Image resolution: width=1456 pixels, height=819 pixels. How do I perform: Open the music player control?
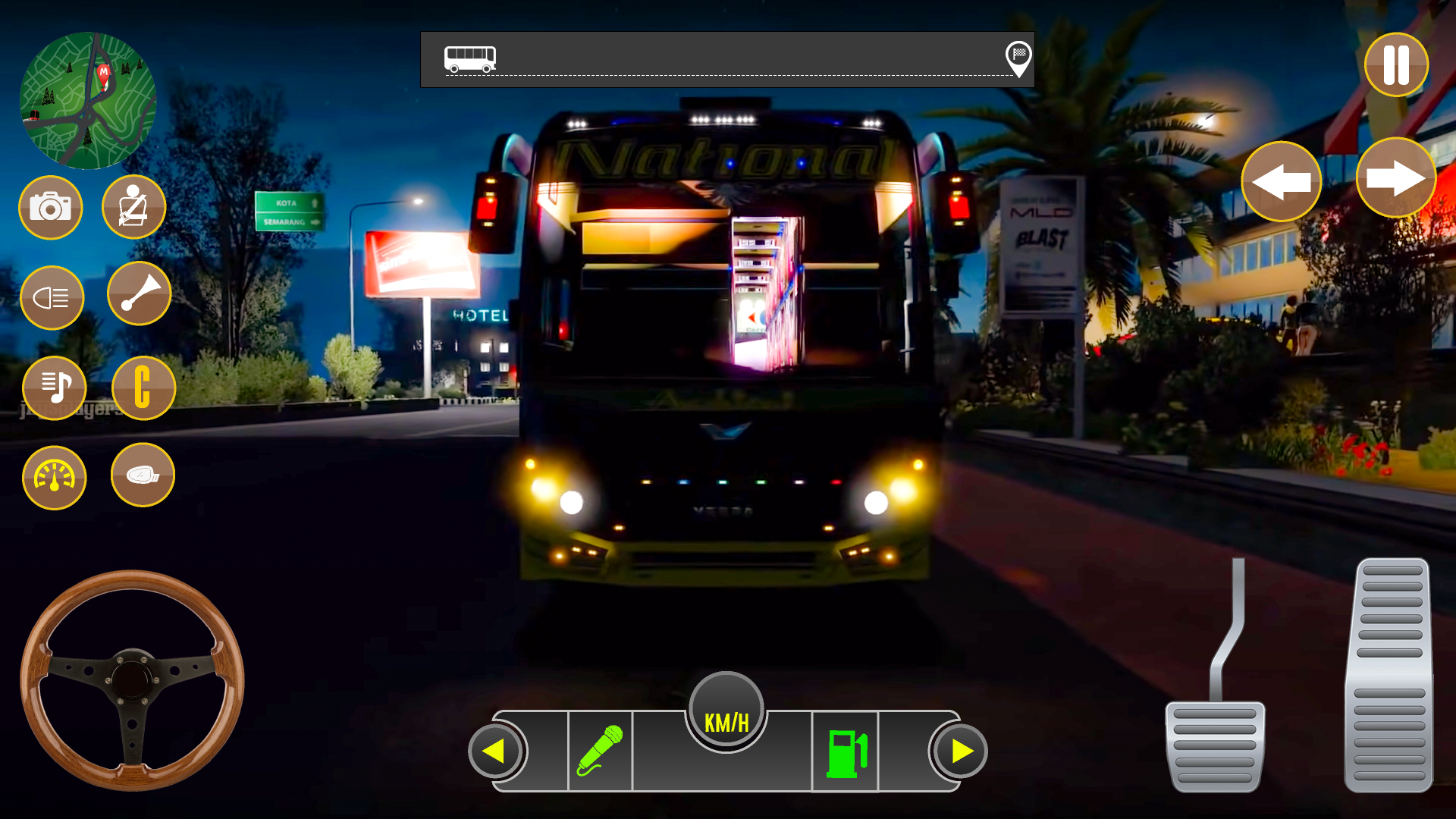pos(54,388)
